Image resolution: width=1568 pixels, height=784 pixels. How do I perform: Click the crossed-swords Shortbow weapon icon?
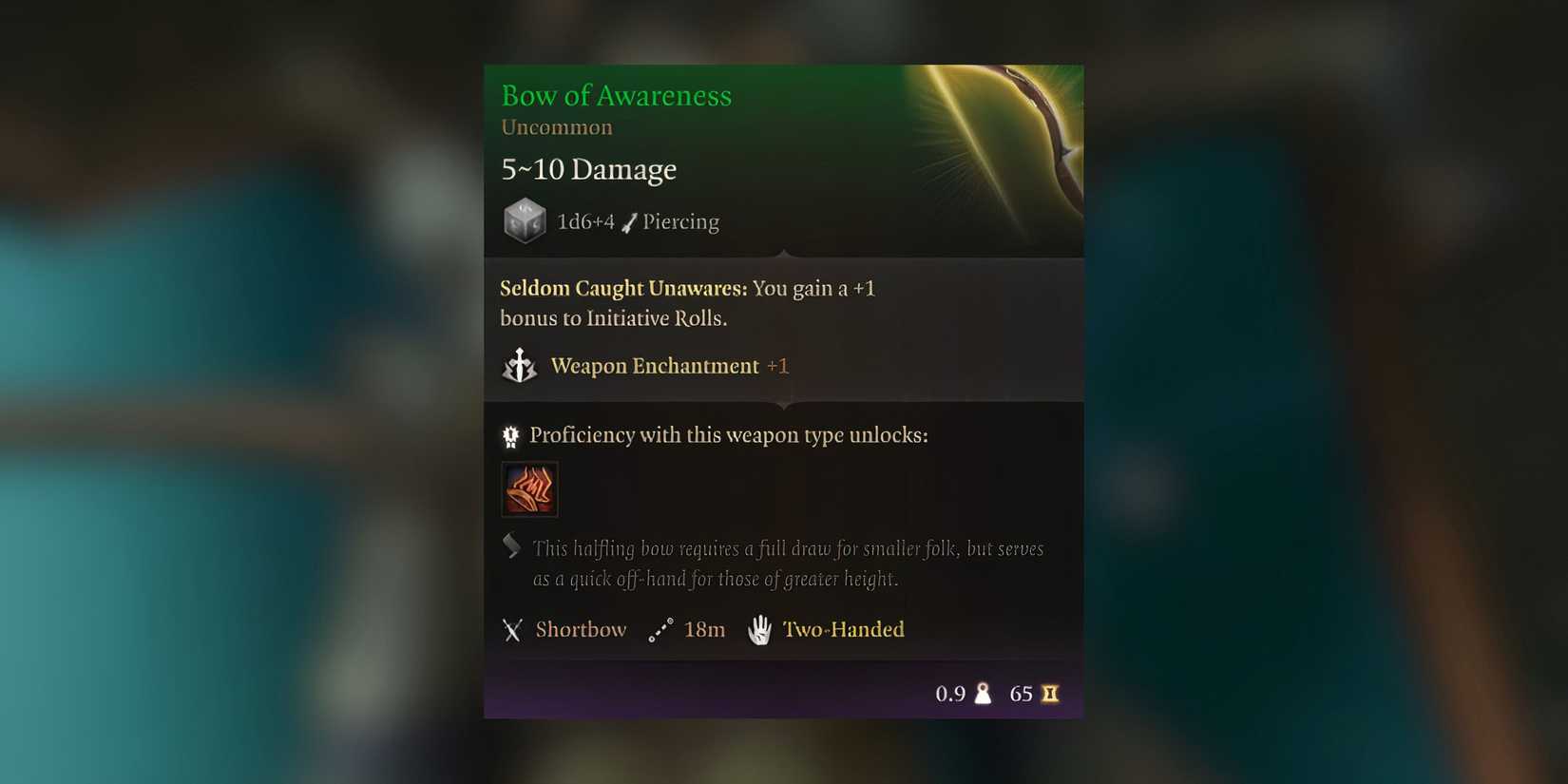[x=512, y=629]
